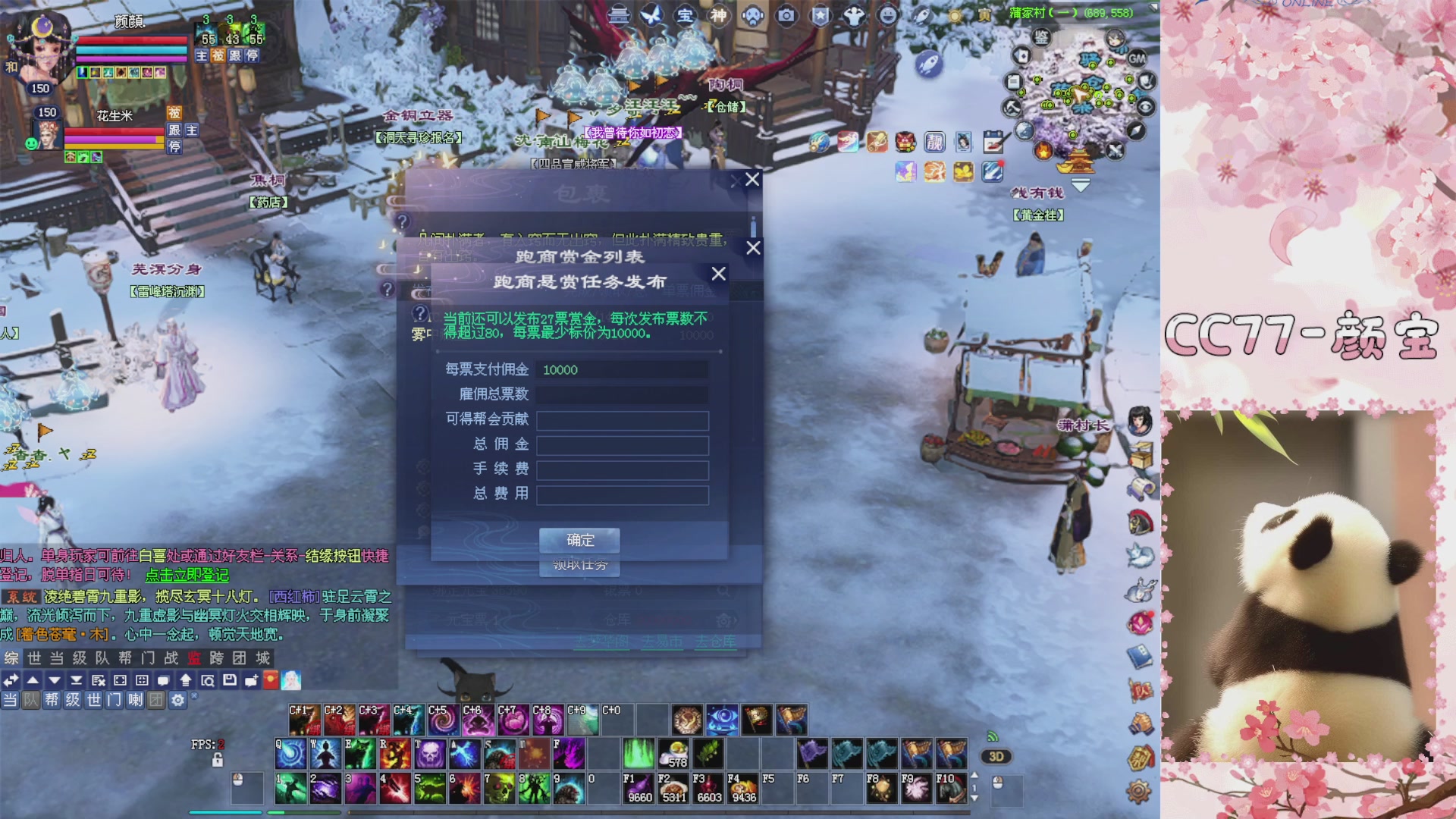The width and height of the screenshot is (1456, 819).
Task: Click the eye-shaped icon on the minimap ring
Action: tap(1144, 106)
